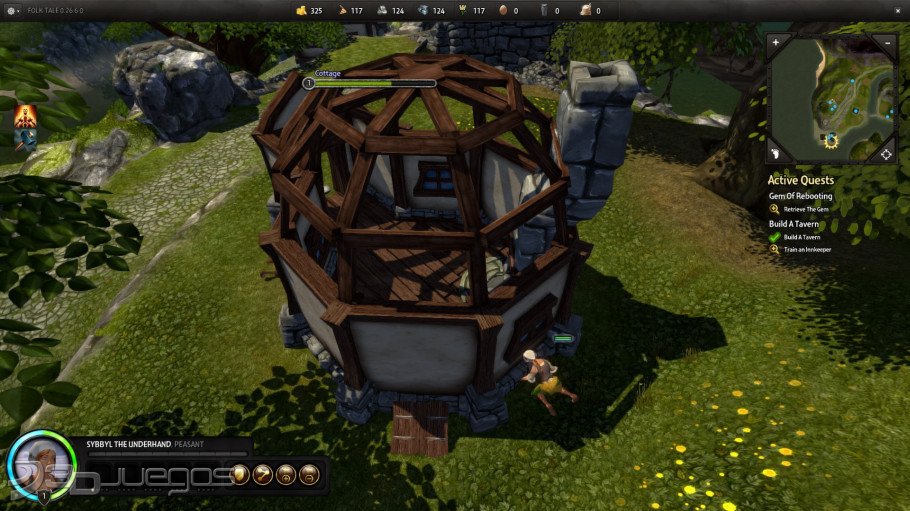910x511 pixels.
Task: Zoom out the minimap with minus button
Action: [886, 43]
